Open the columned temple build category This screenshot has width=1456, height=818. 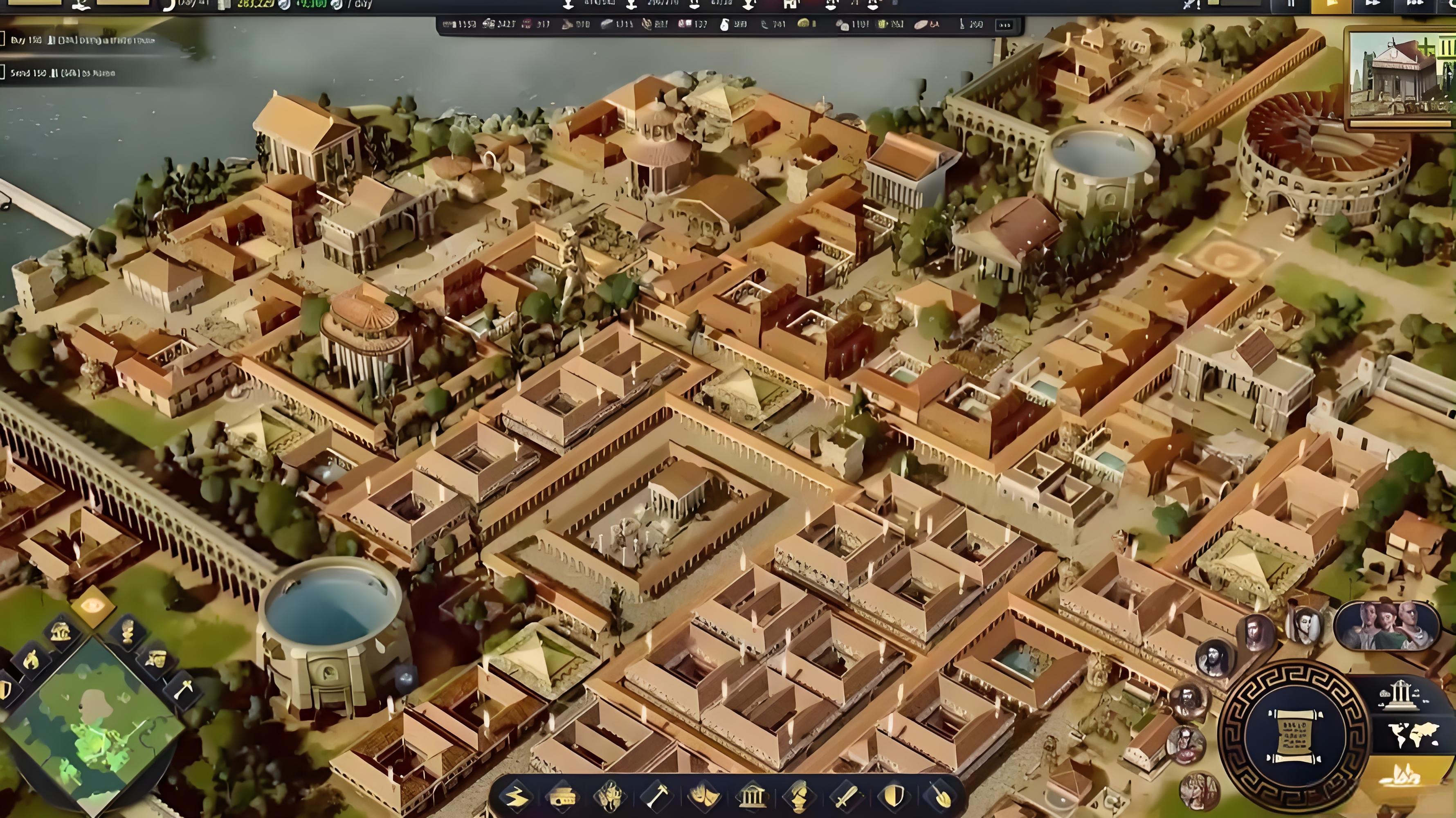(x=751, y=796)
